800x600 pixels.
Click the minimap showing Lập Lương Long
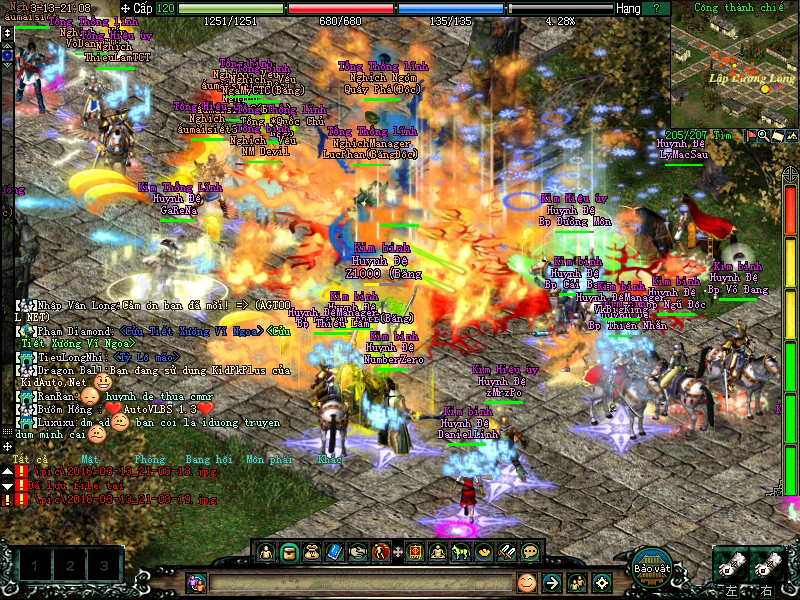coord(733,66)
